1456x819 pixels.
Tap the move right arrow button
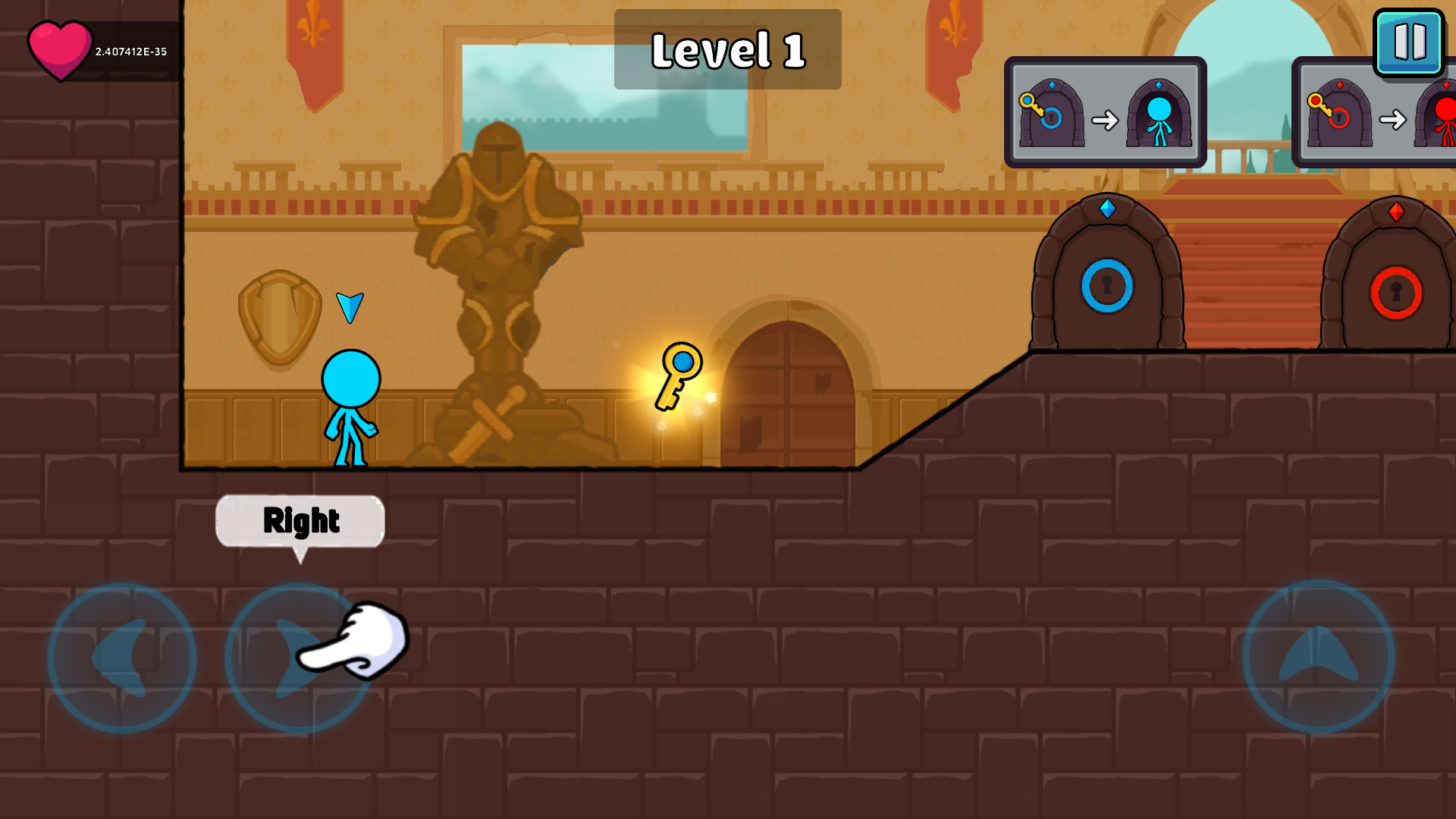coord(299,658)
